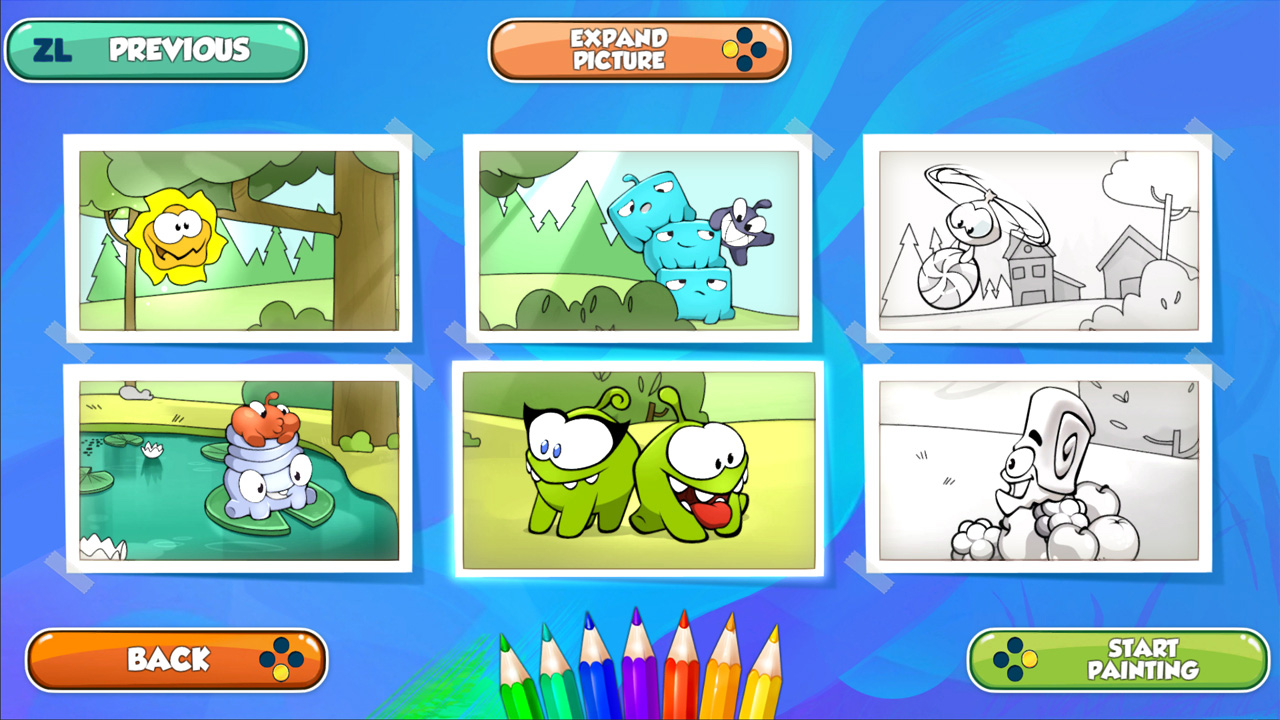This screenshot has height=720, width=1280.
Task: Select the yellow sun flower picture
Action: pyautogui.click(x=240, y=237)
